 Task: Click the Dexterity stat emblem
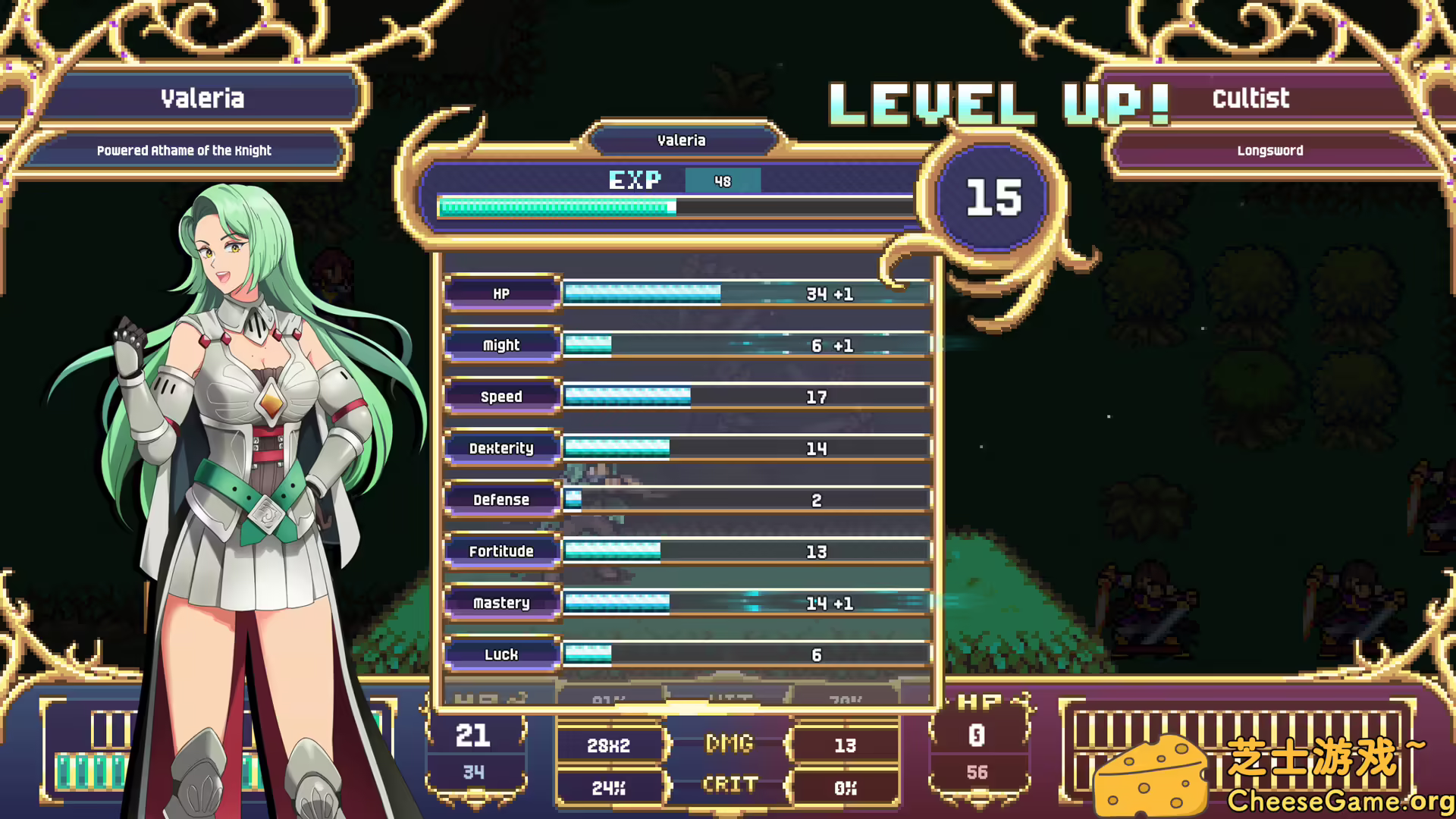point(501,448)
